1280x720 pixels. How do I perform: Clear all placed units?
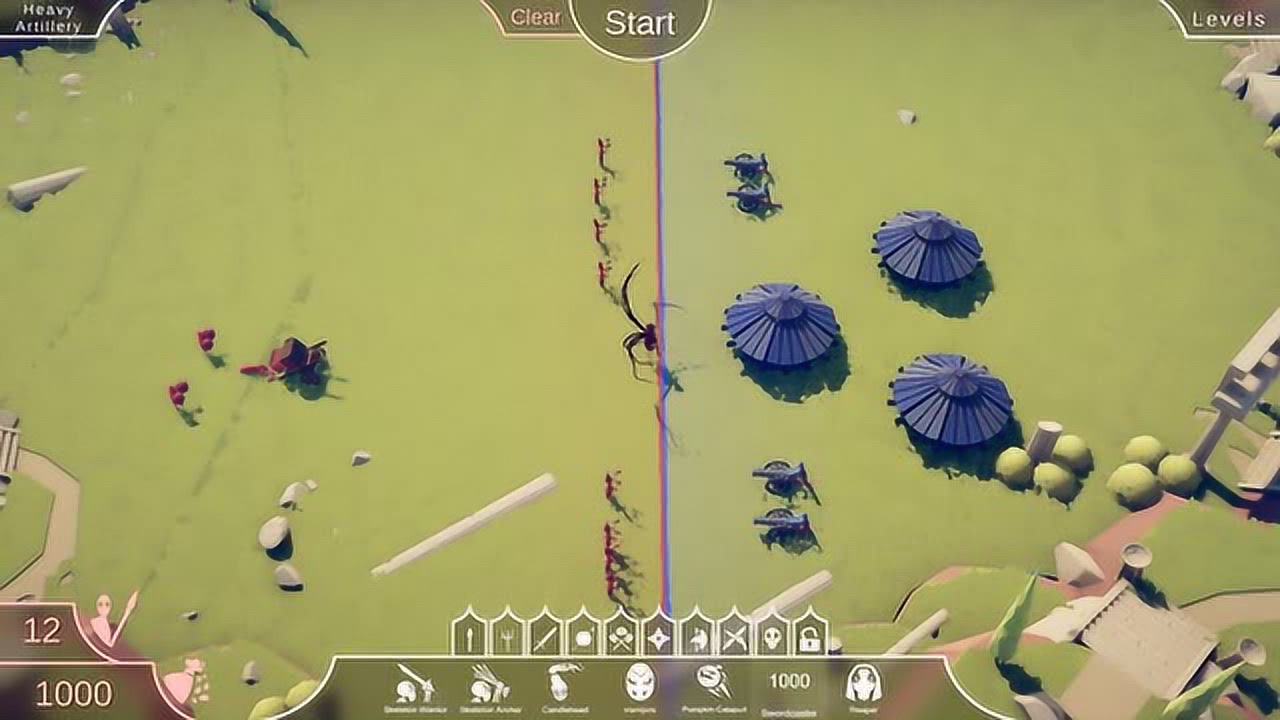[x=535, y=18]
